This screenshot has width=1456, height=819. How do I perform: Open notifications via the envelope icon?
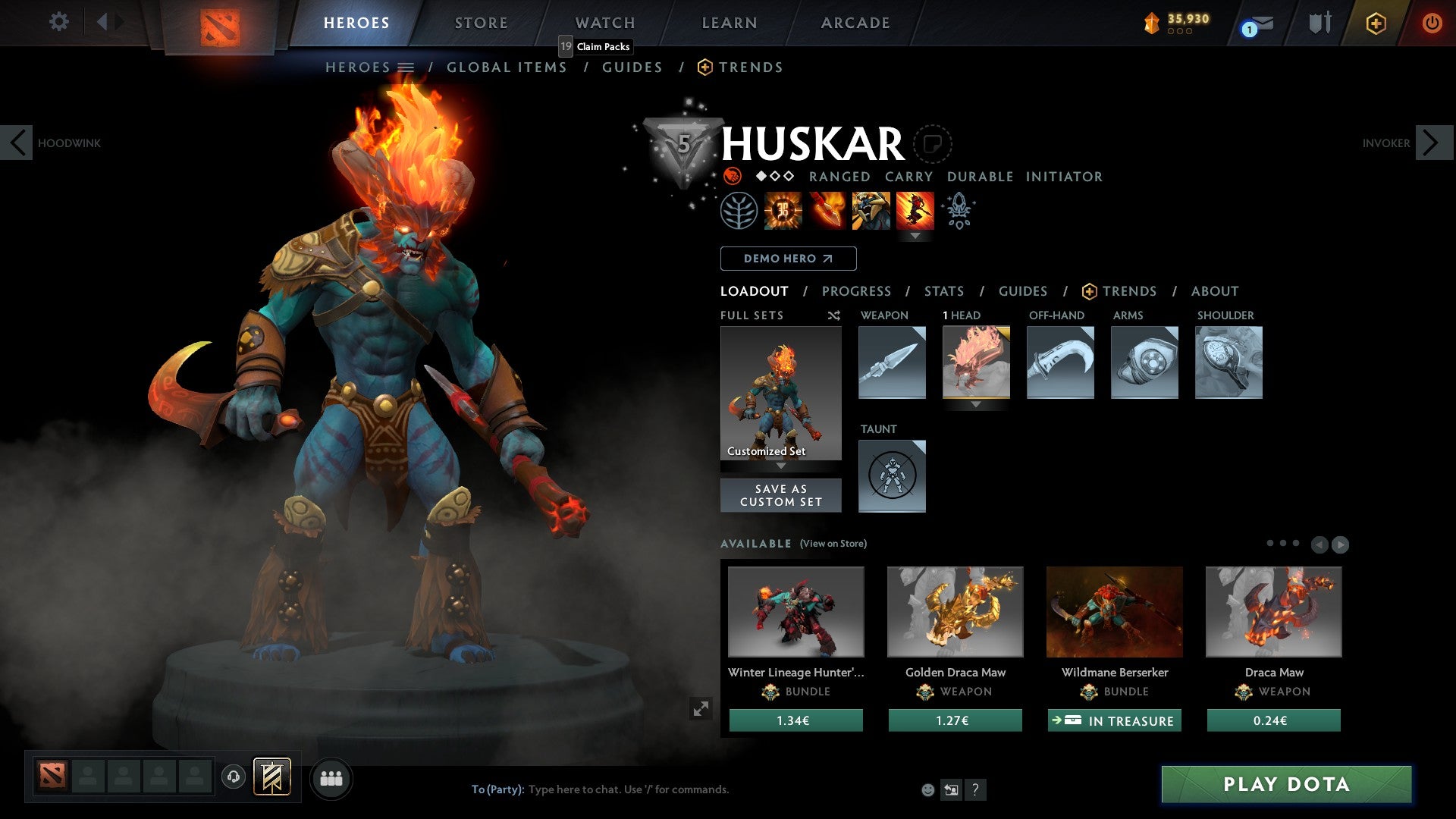click(1261, 23)
